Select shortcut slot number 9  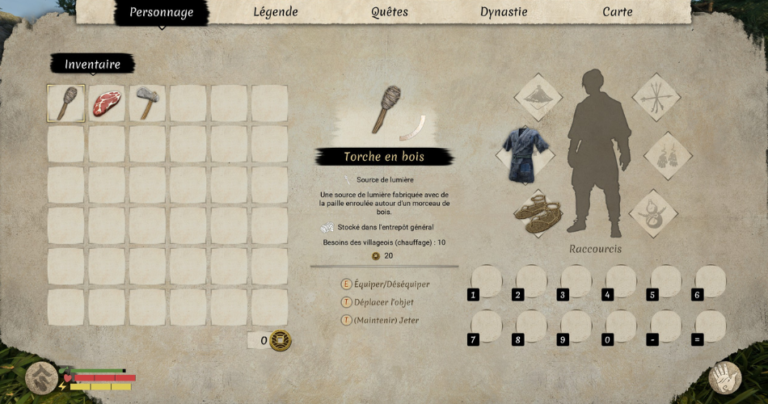coord(575,326)
